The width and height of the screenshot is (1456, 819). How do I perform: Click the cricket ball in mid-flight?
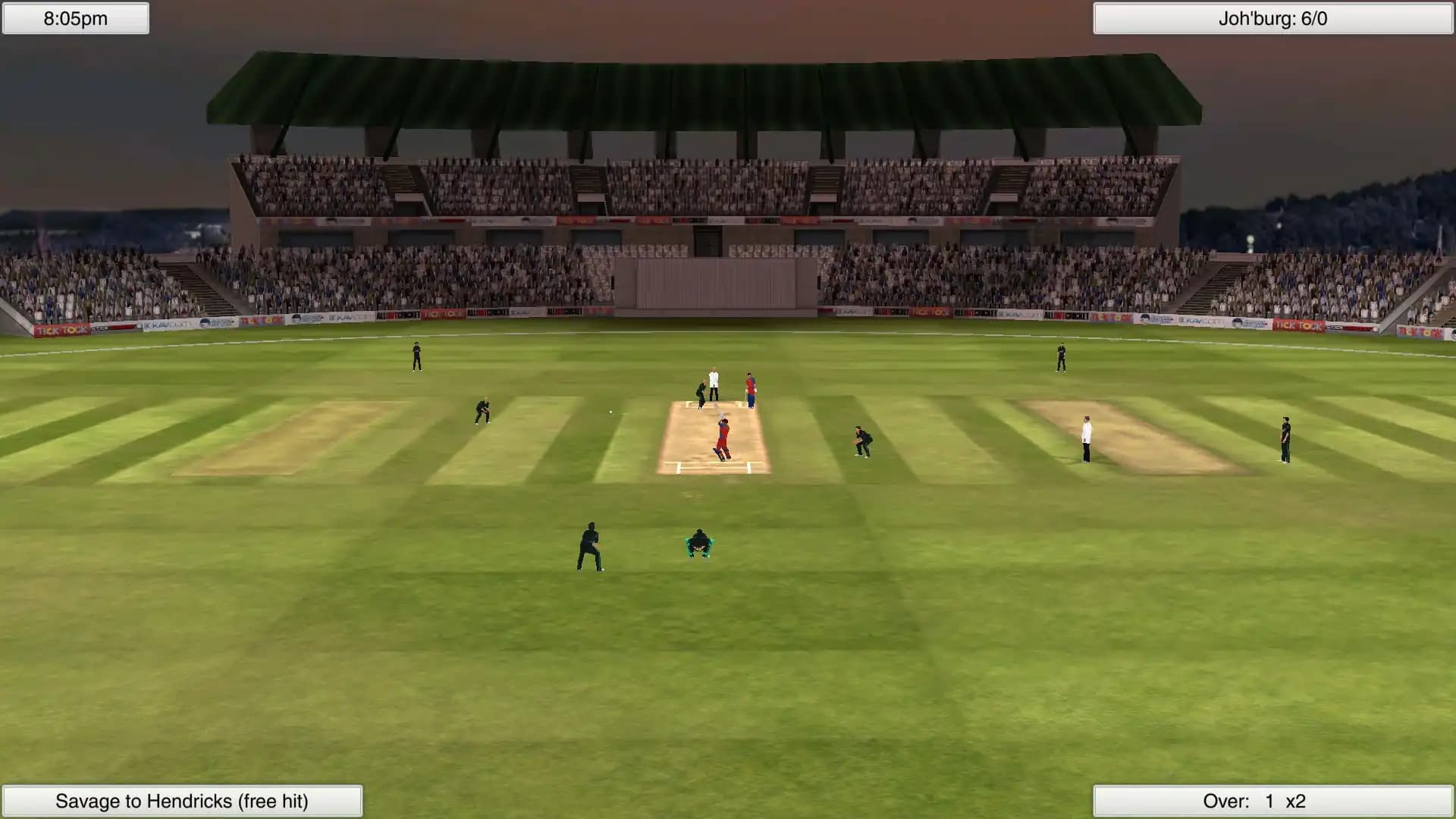(x=610, y=411)
